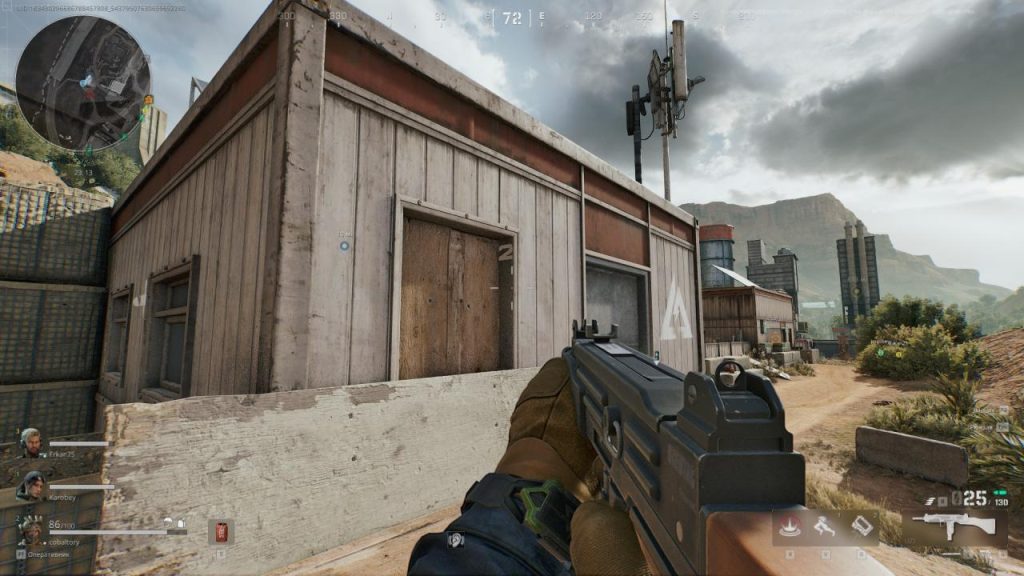The width and height of the screenshot is (1024, 576).
Task: Select the tilted card equipment icon
Action: coord(861,525)
